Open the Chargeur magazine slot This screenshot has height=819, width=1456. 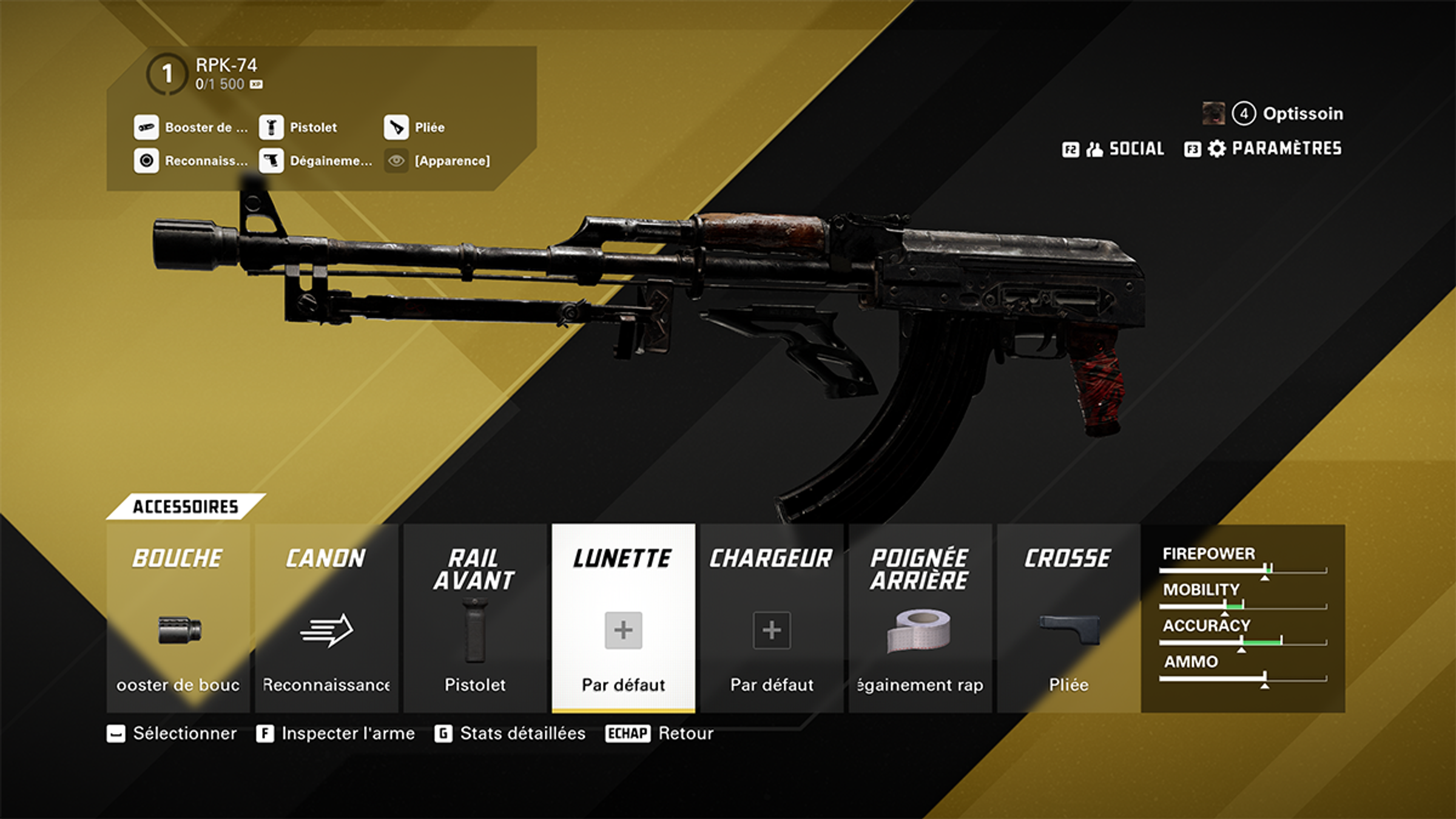coord(772,618)
